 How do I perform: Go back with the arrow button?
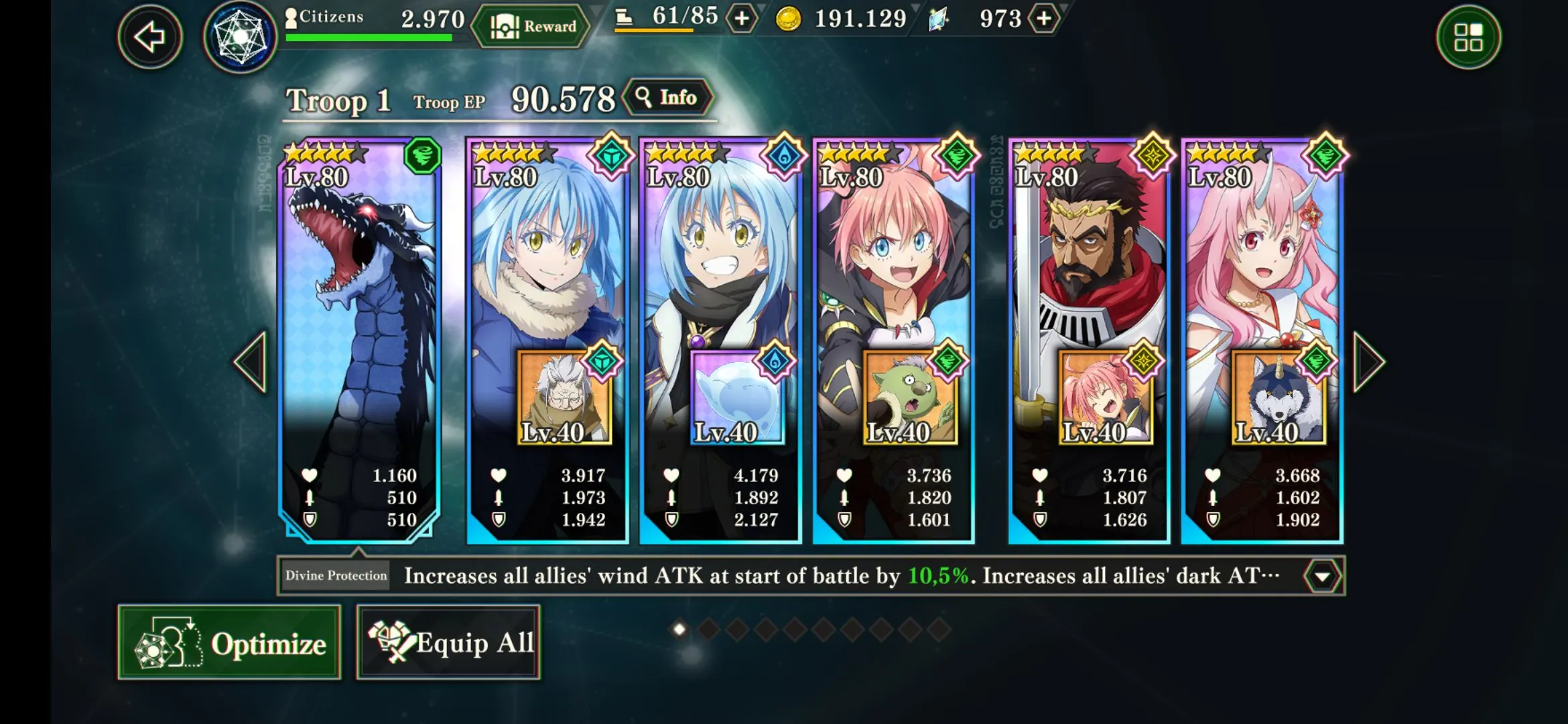coord(149,37)
